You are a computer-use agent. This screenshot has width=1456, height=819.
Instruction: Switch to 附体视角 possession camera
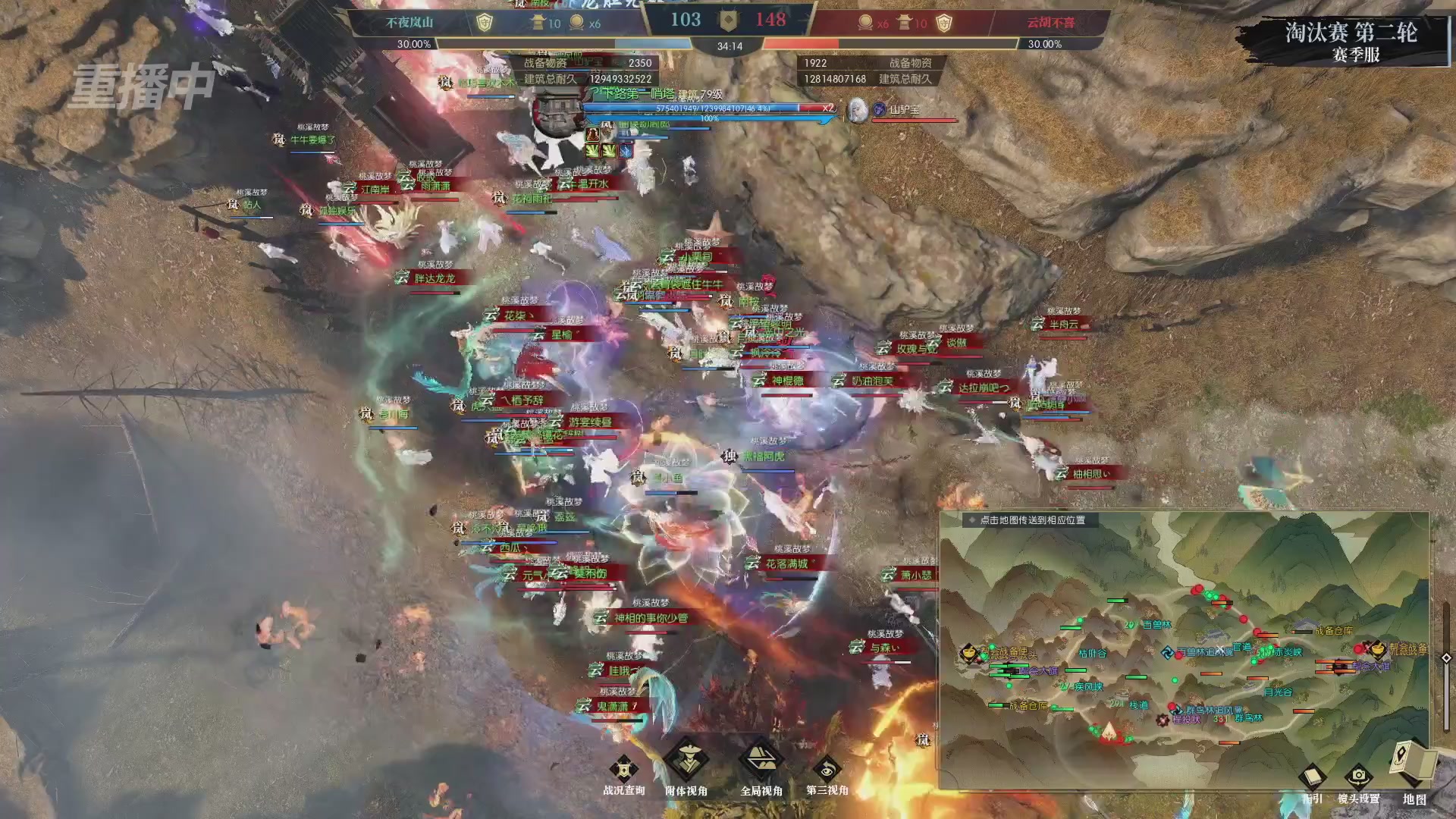686,761
